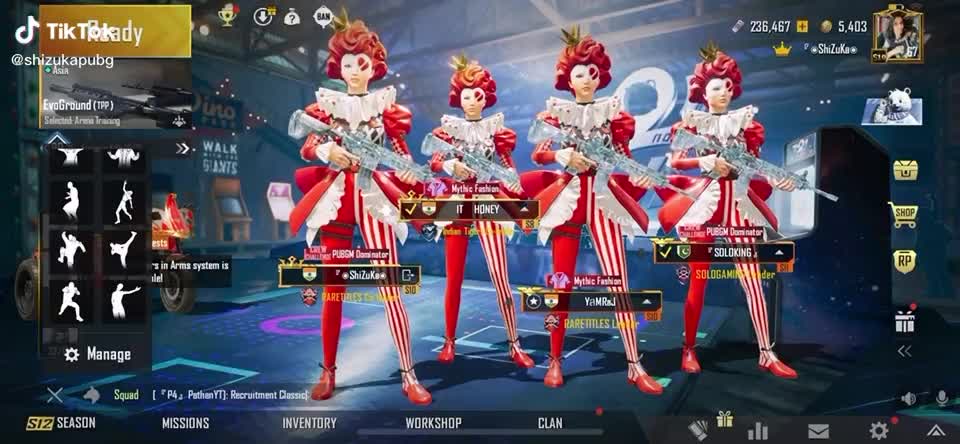The height and width of the screenshot is (444, 960).
Task: Open the settings gear icon
Action: pyautogui.click(x=879, y=430)
